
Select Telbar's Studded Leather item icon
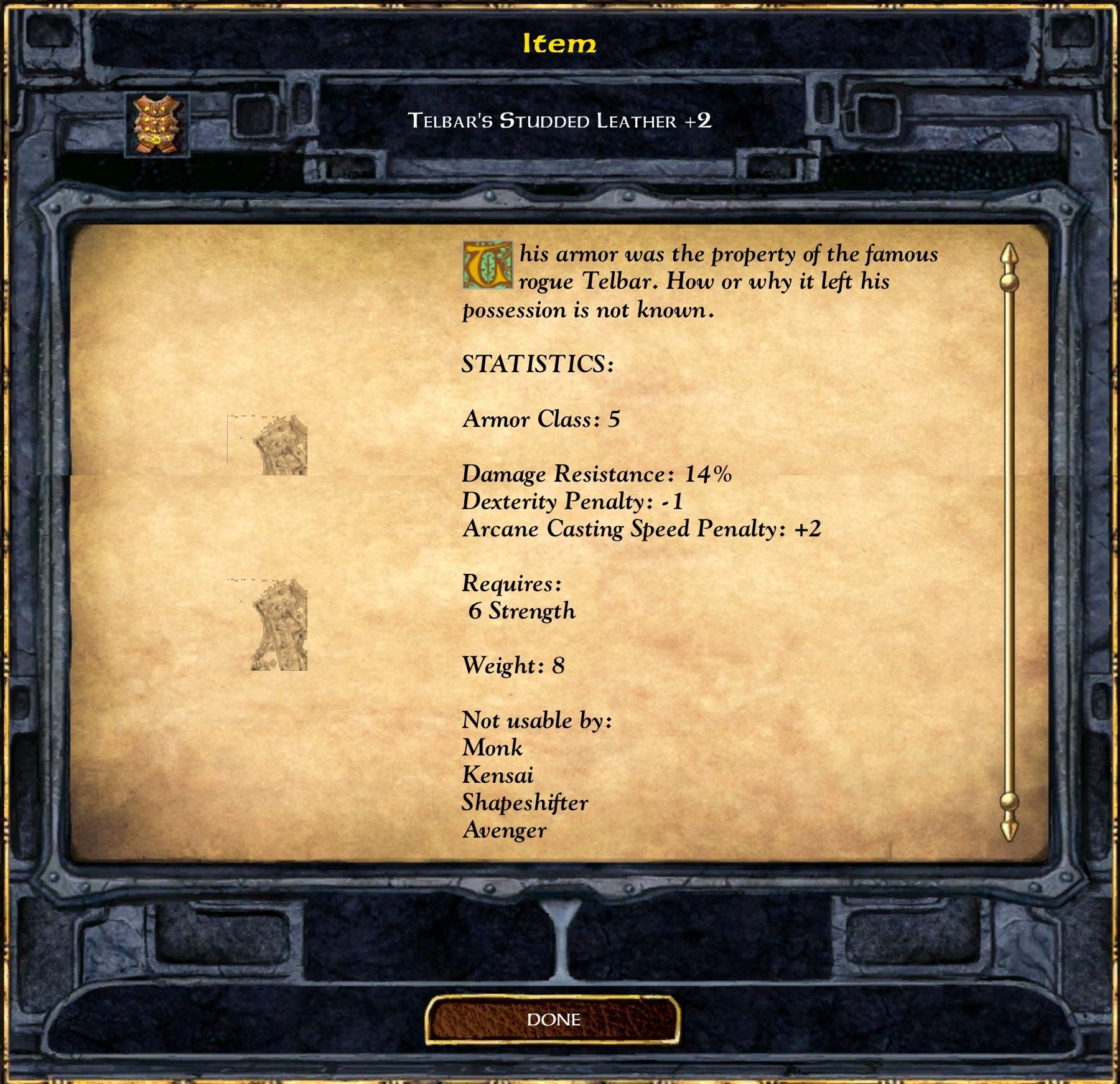(x=157, y=124)
